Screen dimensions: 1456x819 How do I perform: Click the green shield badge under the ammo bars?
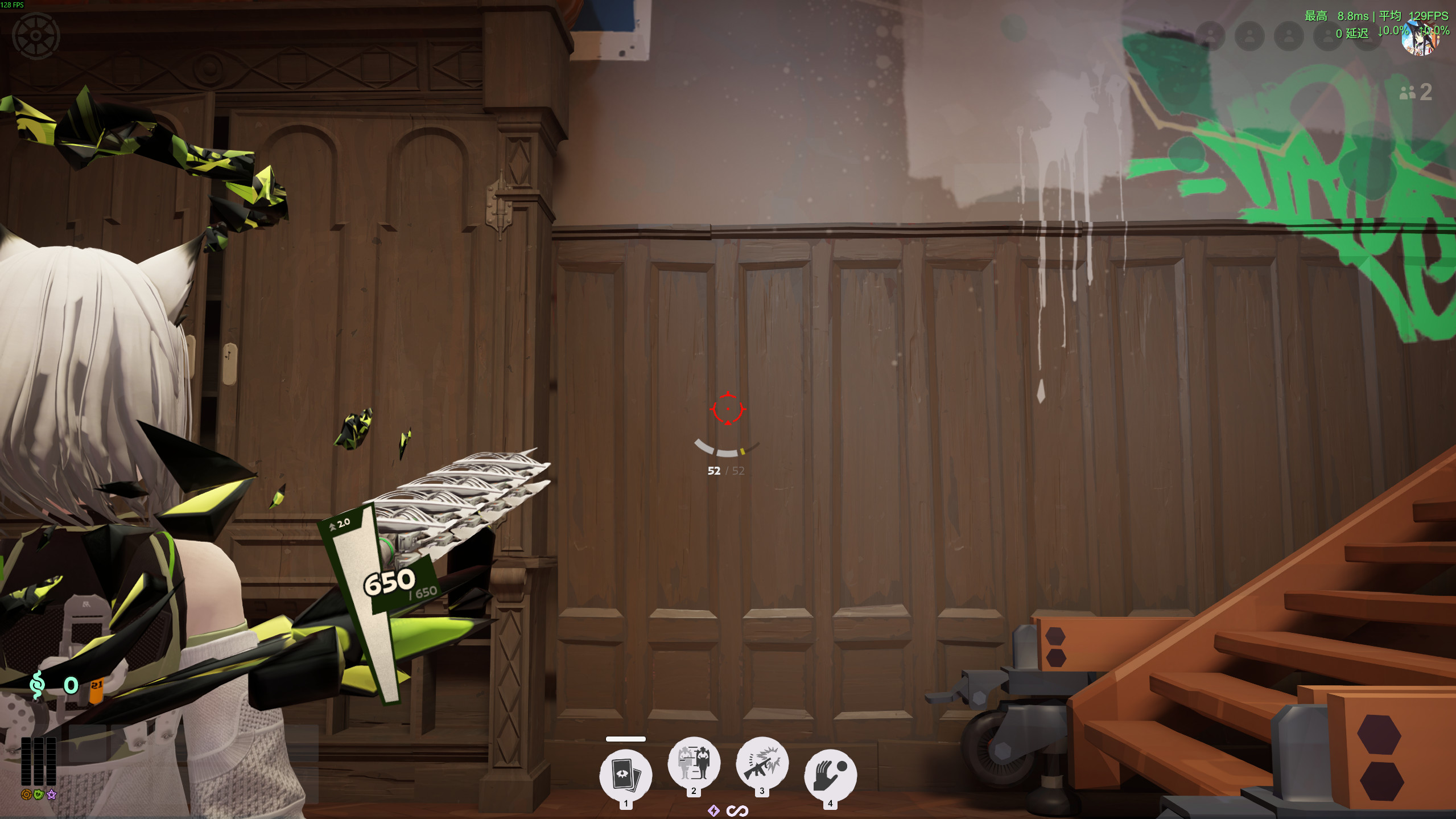tap(39, 795)
